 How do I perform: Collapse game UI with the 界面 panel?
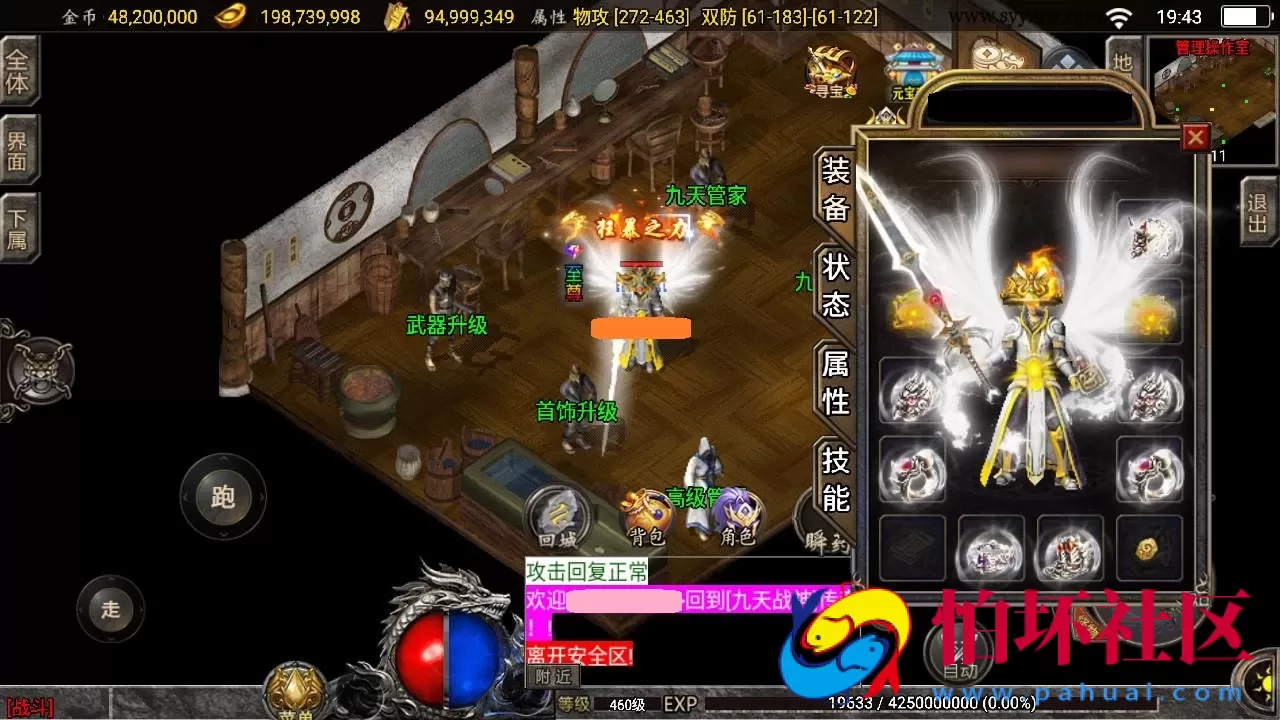pyautogui.click(x=18, y=147)
